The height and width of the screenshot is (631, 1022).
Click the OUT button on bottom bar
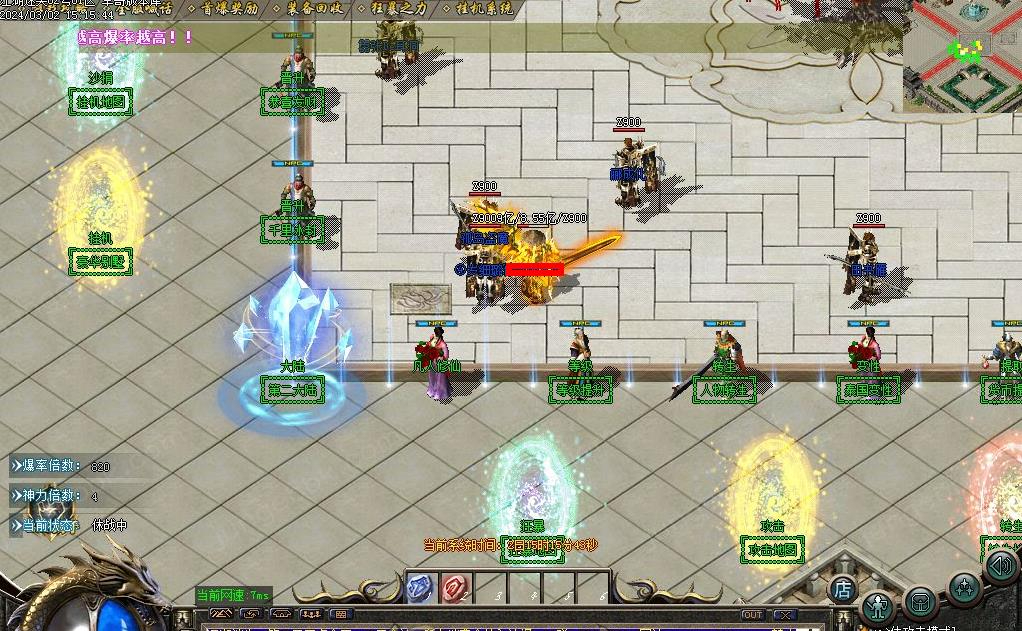tap(753, 615)
